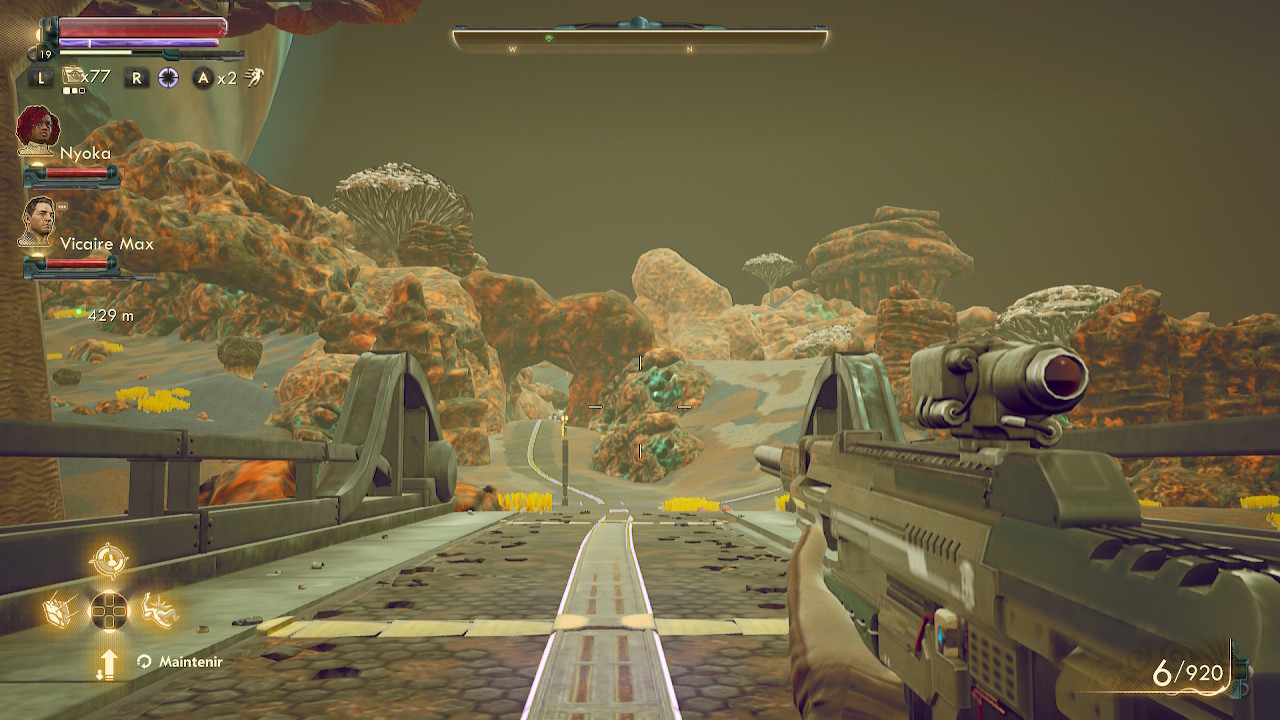This screenshot has width=1280, height=720.
Task: Use the medical inhaler item icon
Action: [73, 76]
